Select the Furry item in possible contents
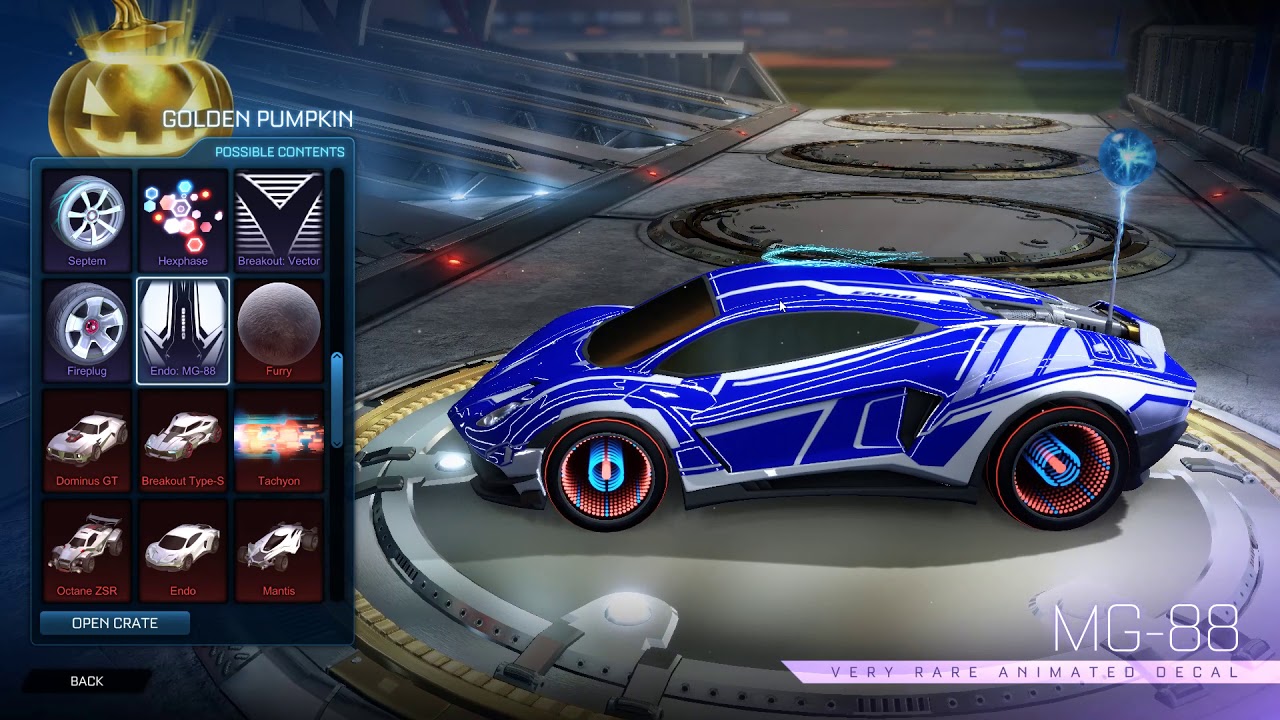This screenshot has height=720, width=1280. click(x=278, y=328)
